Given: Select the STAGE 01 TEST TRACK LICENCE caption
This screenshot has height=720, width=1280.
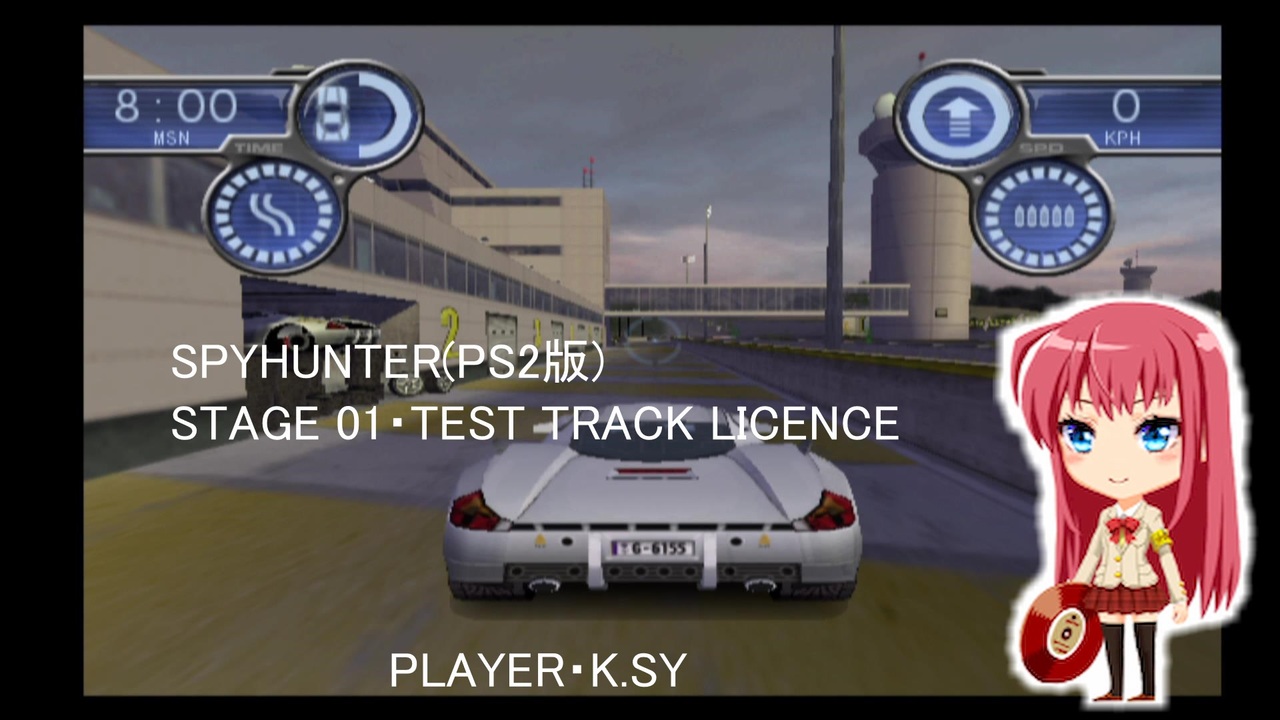Looking at the screenshot, I should click(x=534, y=422).
